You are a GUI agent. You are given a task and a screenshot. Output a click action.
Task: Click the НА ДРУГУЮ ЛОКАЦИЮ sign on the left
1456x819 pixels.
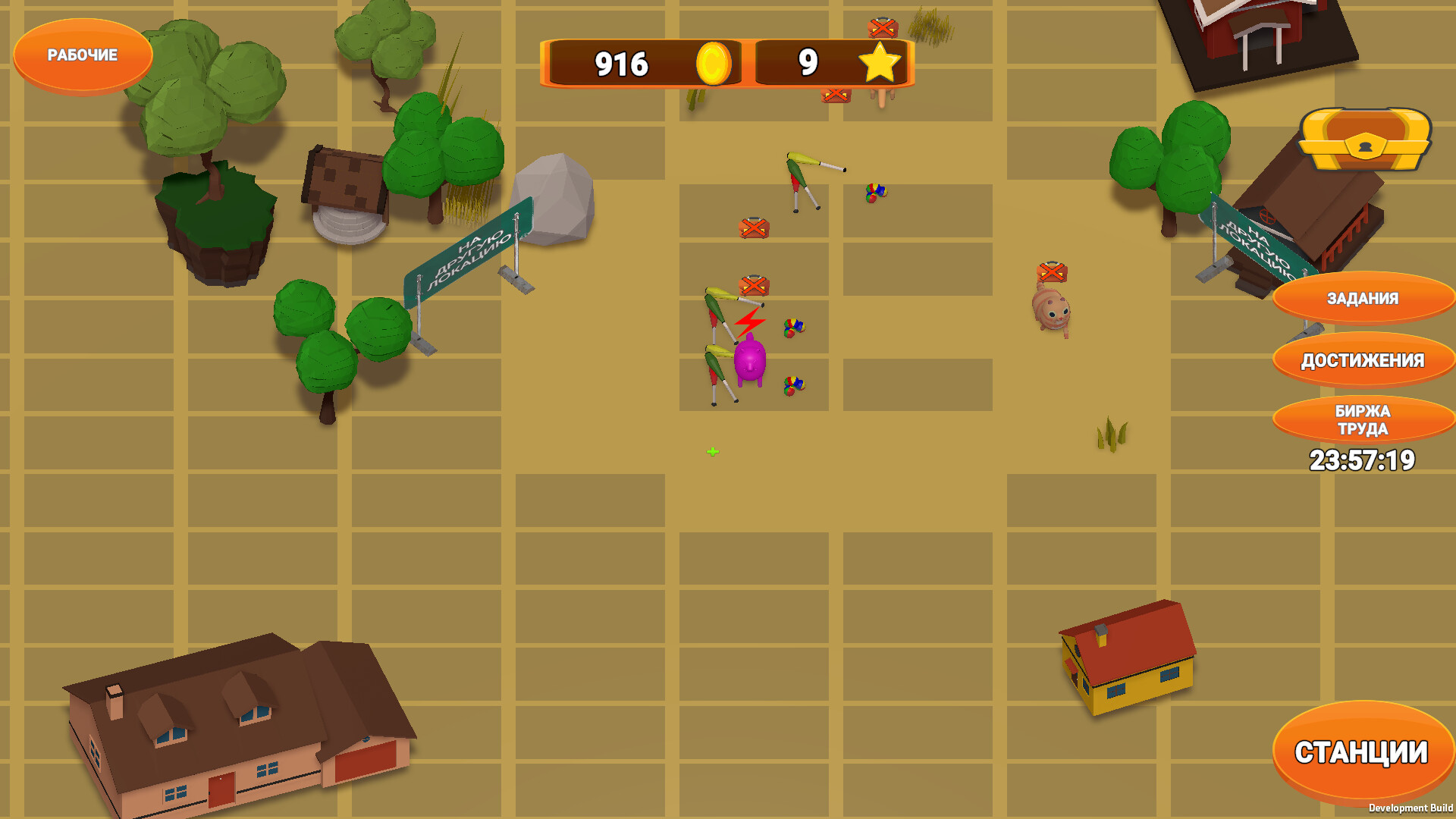pos(466,250)
